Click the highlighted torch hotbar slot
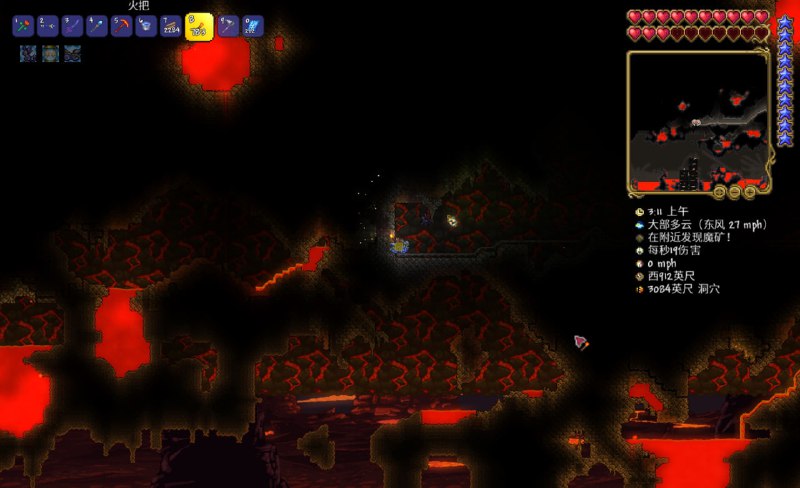The height and width of the screenshot is (488, 800). point(200,26)
